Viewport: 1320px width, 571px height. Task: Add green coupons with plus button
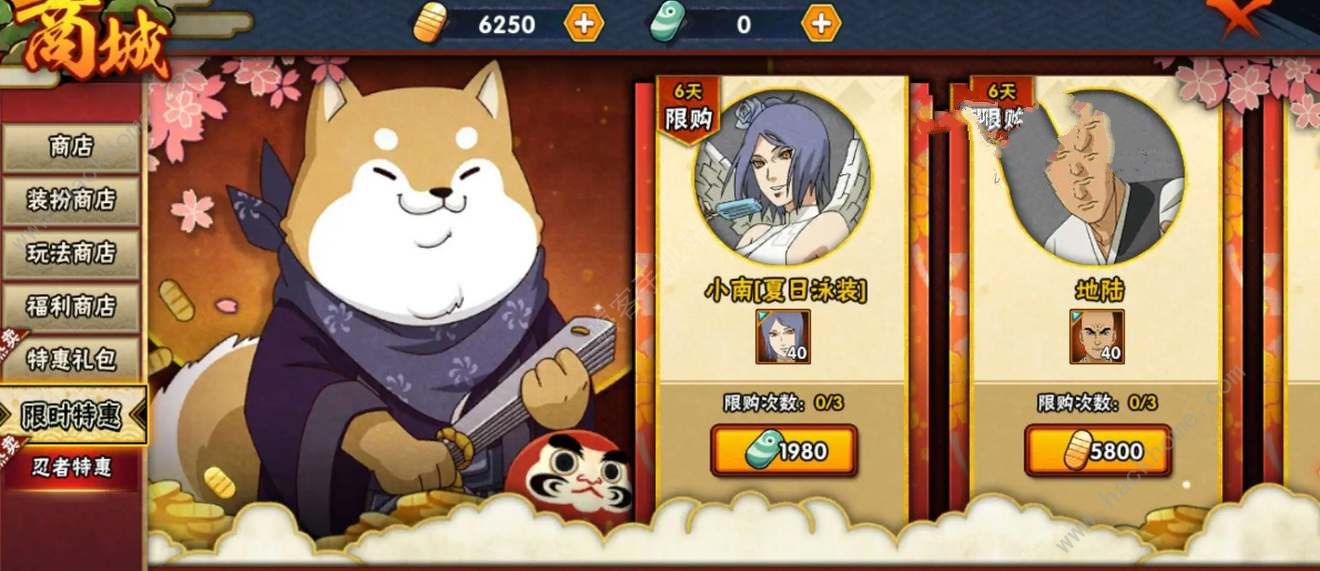click(821, 24)
